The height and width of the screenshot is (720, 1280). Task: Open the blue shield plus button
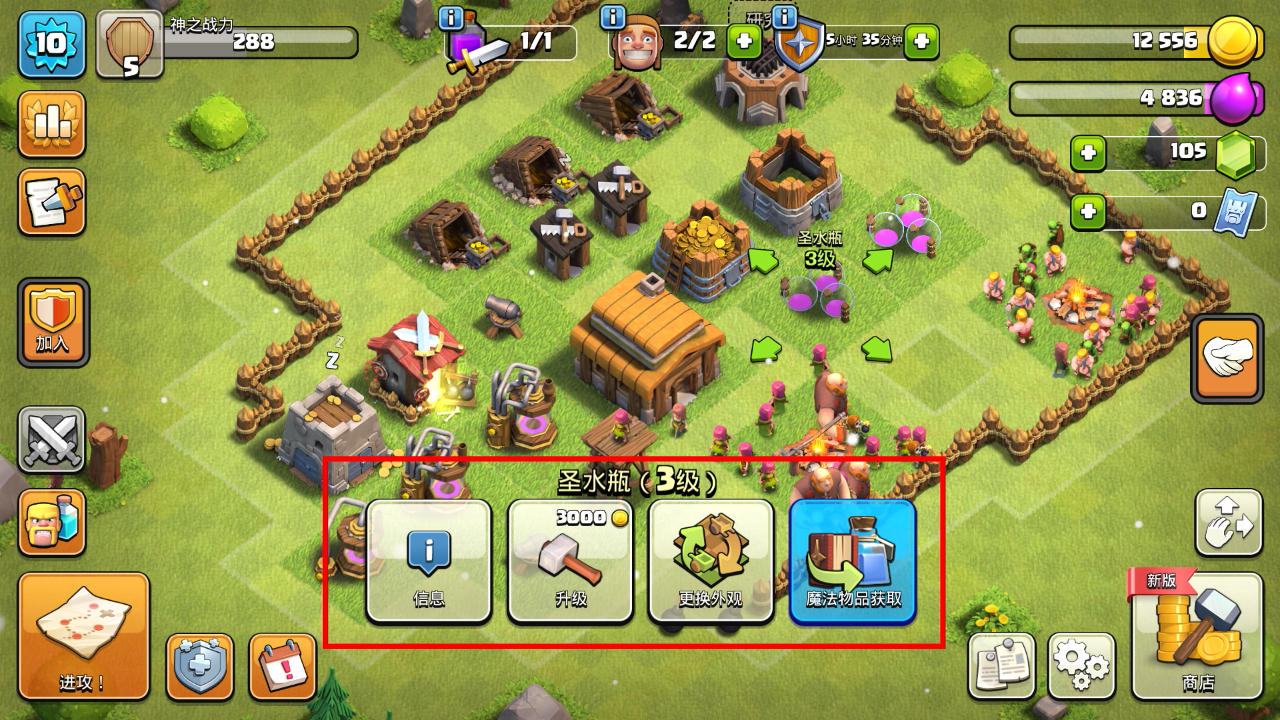pyautogui.click(x=199, y=666)
